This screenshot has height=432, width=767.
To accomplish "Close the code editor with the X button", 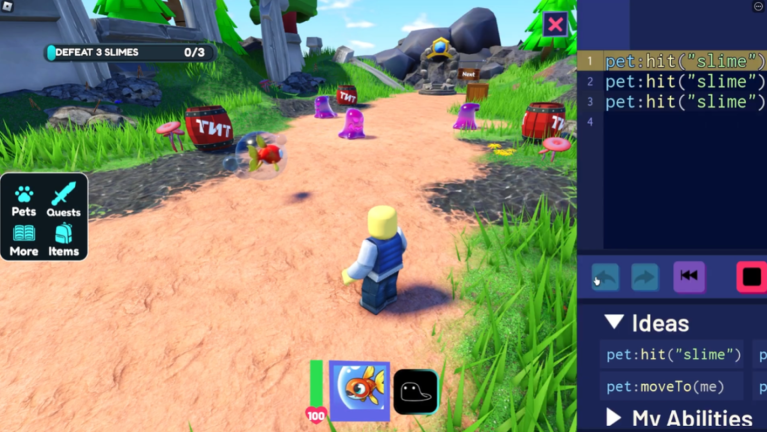I will (555, 25).
